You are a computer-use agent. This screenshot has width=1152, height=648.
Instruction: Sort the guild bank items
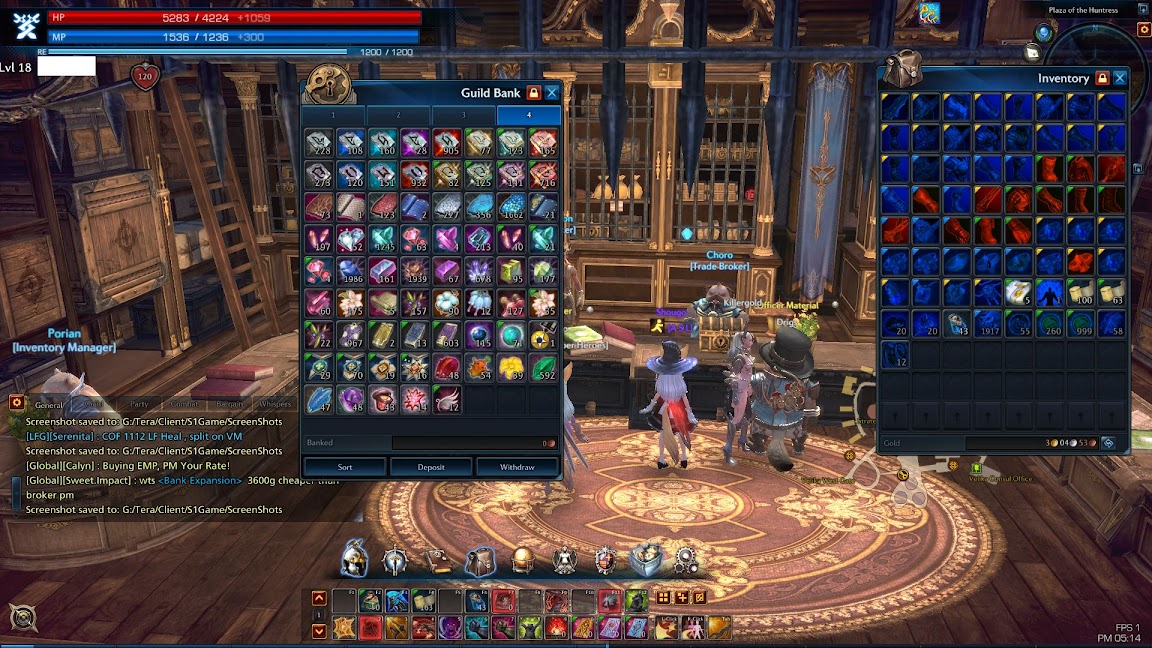345,467
